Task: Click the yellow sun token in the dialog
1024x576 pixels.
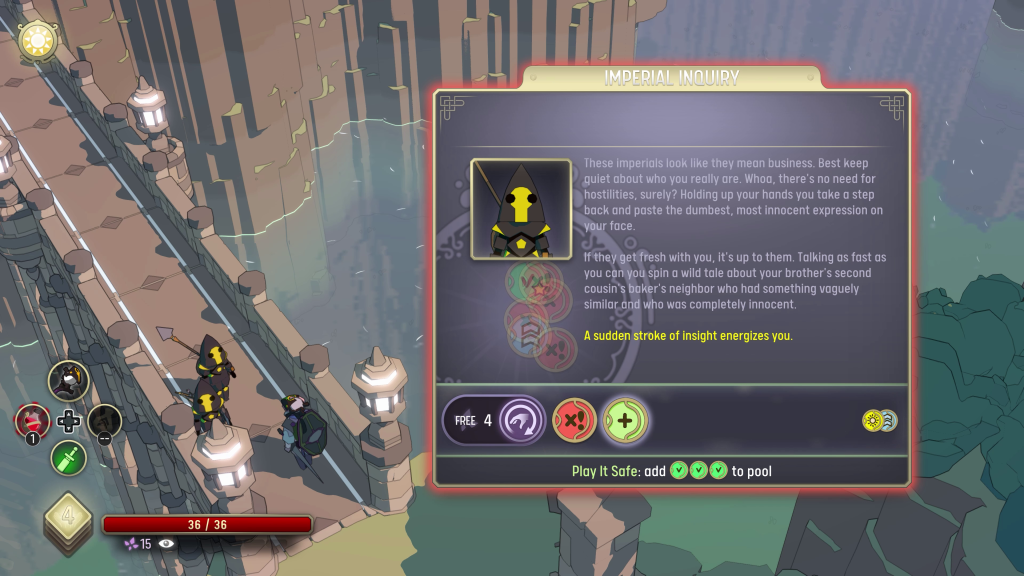Action: (873, 420)
